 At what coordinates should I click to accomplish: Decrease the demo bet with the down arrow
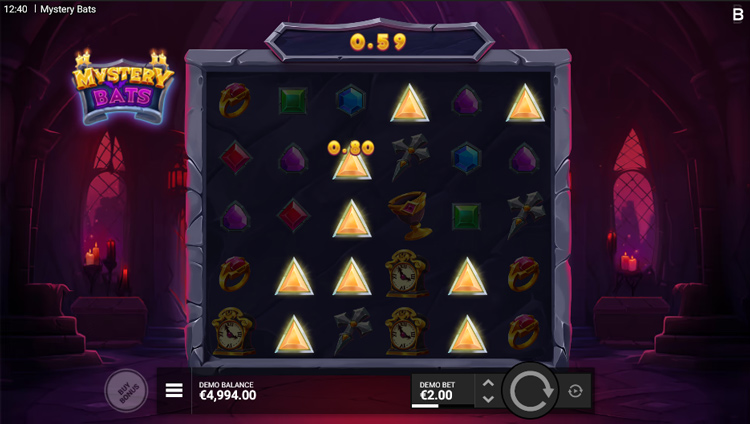[x=488, y=399]
